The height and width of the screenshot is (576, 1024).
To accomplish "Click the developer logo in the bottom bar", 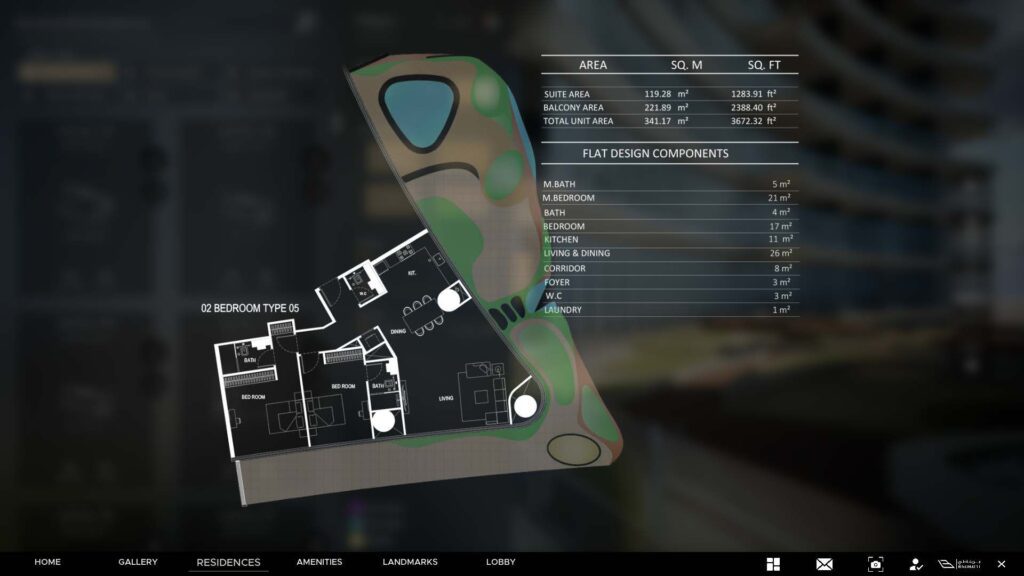I will pyautogui.click(x=958, y=564).
